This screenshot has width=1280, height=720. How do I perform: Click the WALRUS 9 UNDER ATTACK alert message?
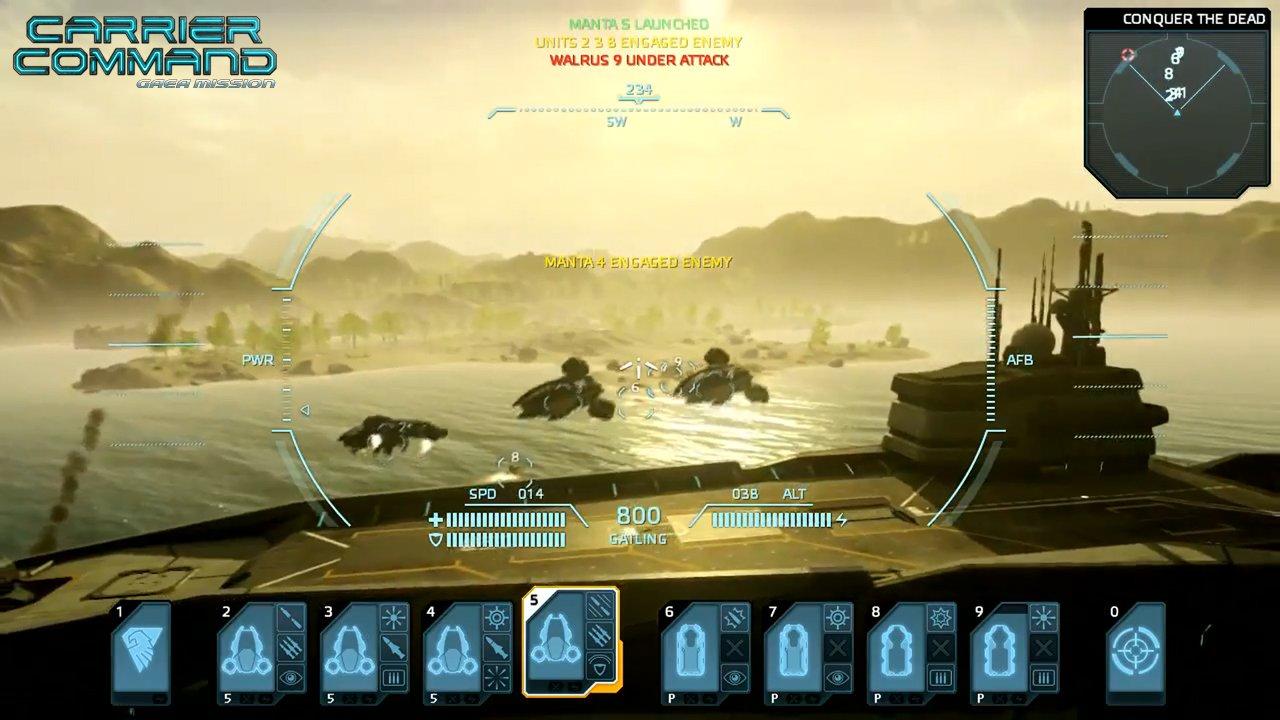pos(640,60)
